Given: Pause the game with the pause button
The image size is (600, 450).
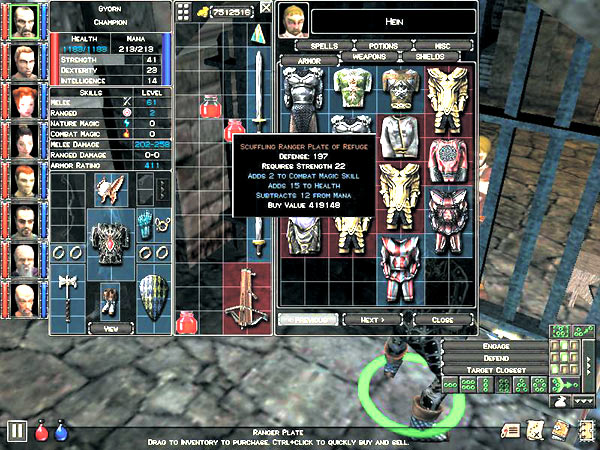Looking at the screenshot, I should [16, 431].
